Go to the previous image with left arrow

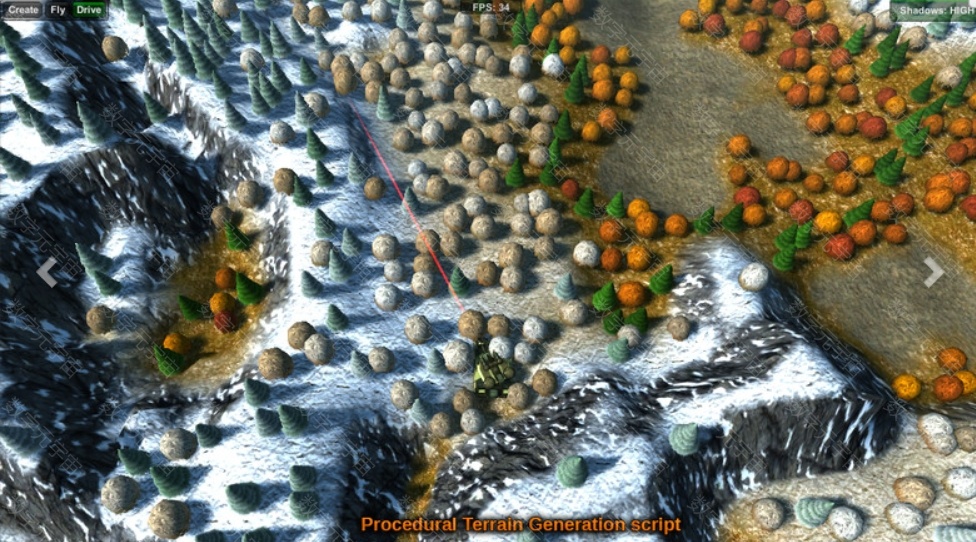tap(46, 270)
